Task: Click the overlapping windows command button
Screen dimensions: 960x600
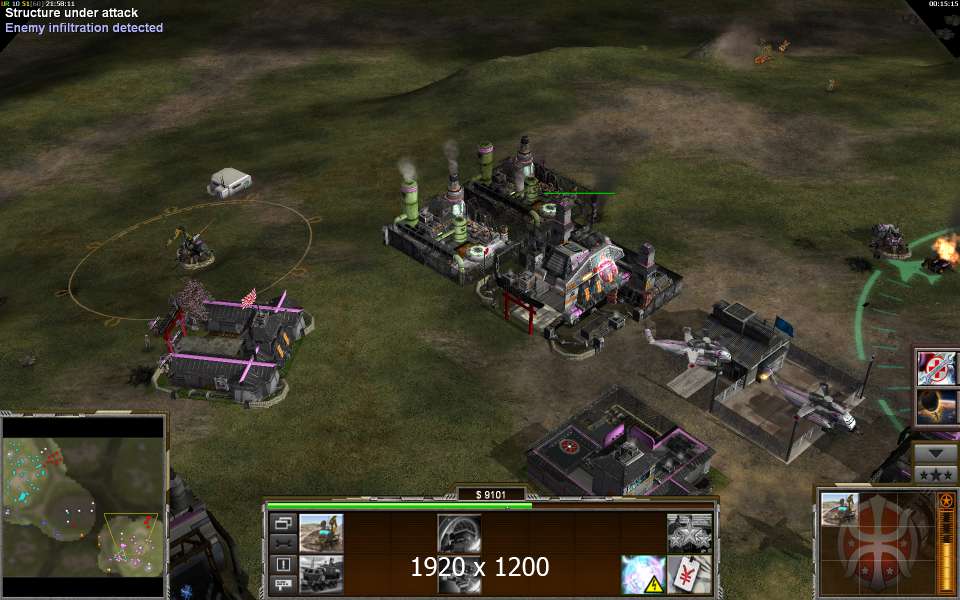Action: click(282, 523)
